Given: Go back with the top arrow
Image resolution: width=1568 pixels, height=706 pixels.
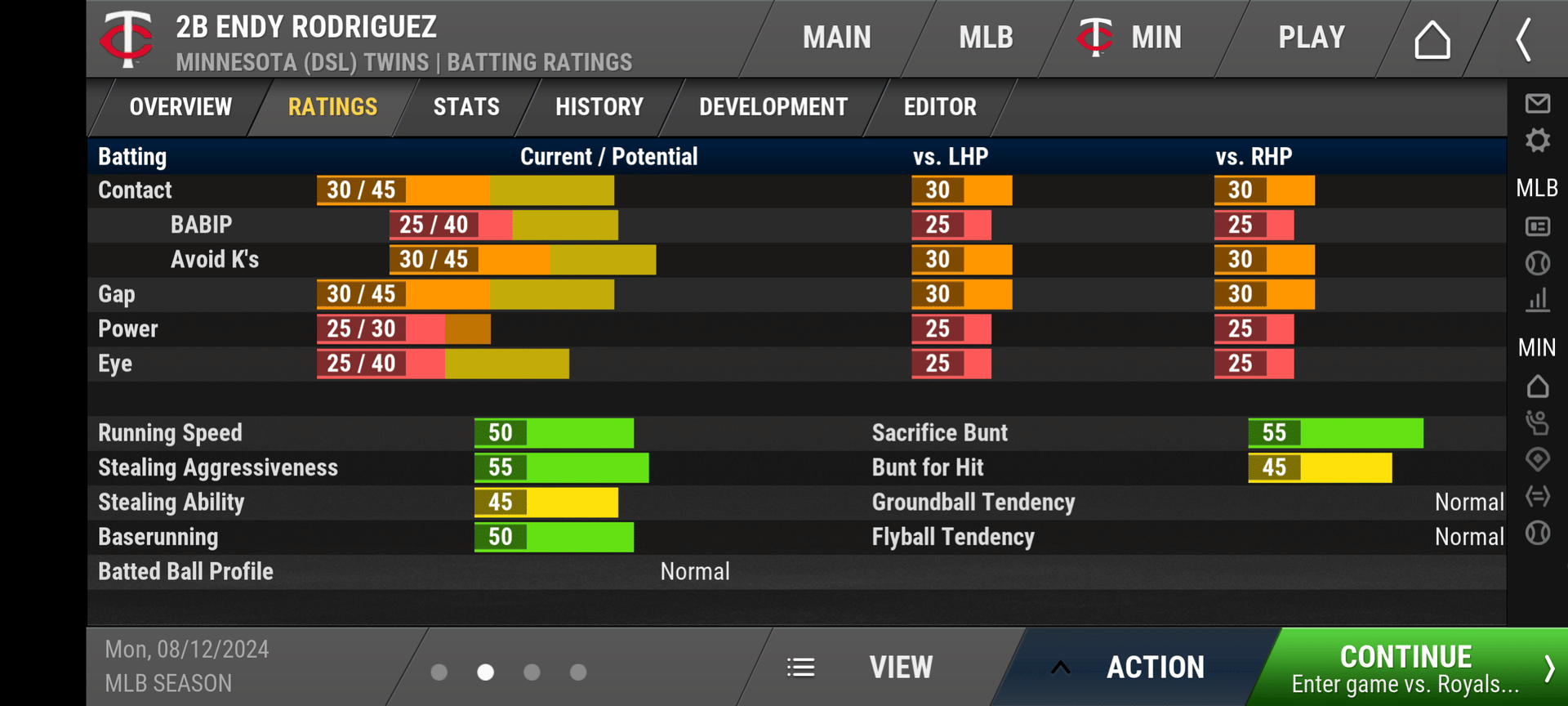Looking at the screenshot, I should click(x=1523, y=39).
